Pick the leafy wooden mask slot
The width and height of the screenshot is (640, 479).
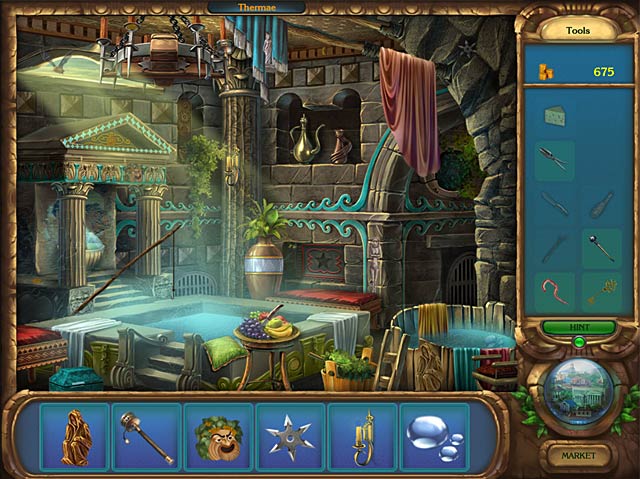coord(218,437)
